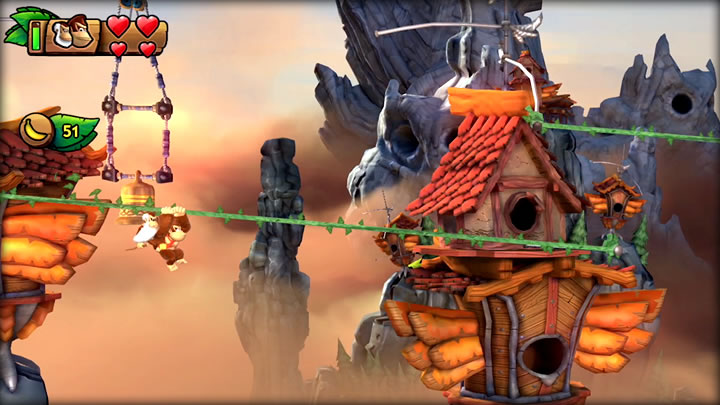
Task: Select the banana coin counter icon
Action: pos(38,130)
